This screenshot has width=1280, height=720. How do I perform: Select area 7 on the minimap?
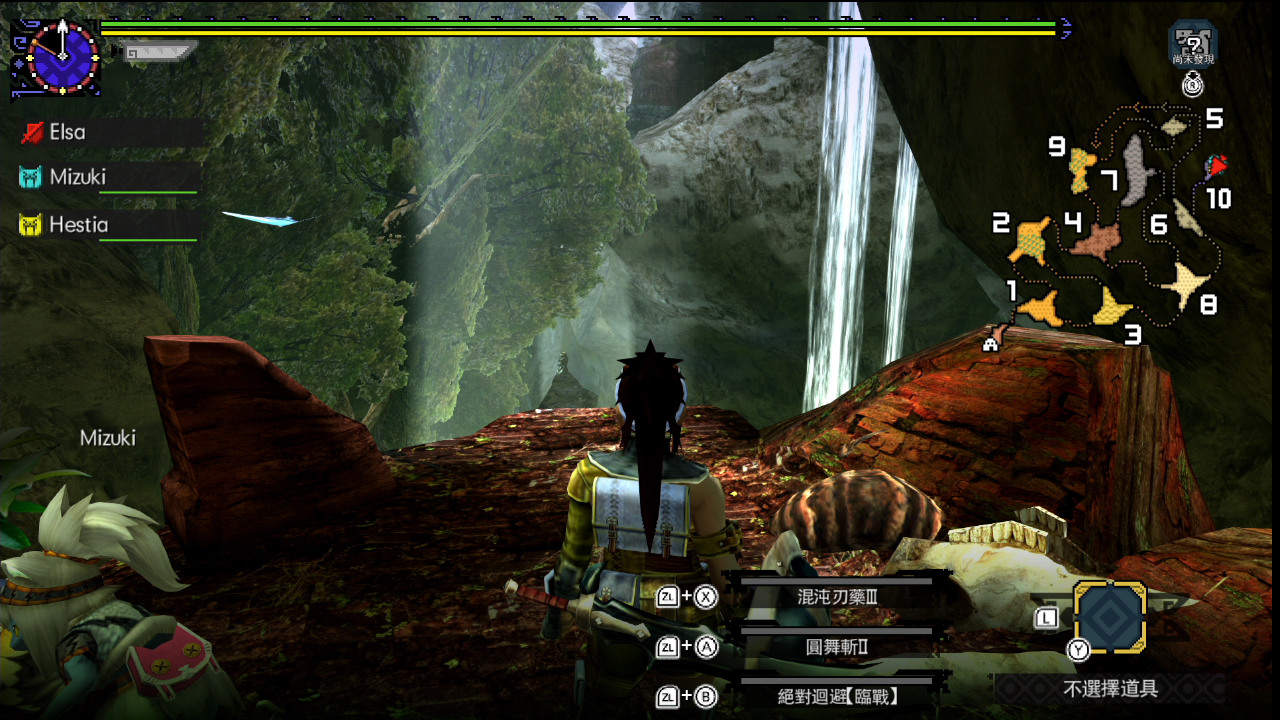coord(1134,168)
